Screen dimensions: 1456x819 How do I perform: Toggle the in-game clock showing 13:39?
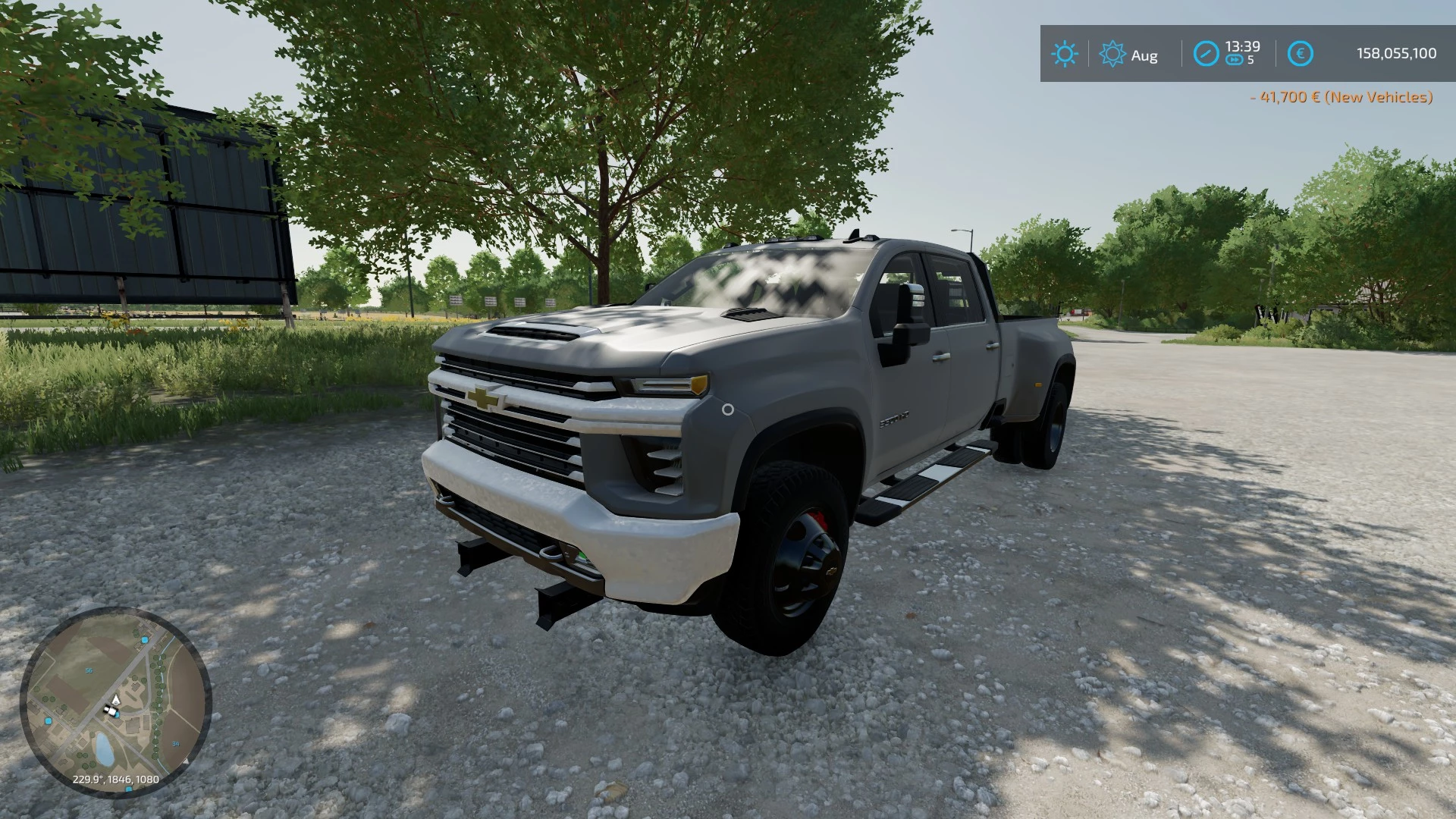1243,46
